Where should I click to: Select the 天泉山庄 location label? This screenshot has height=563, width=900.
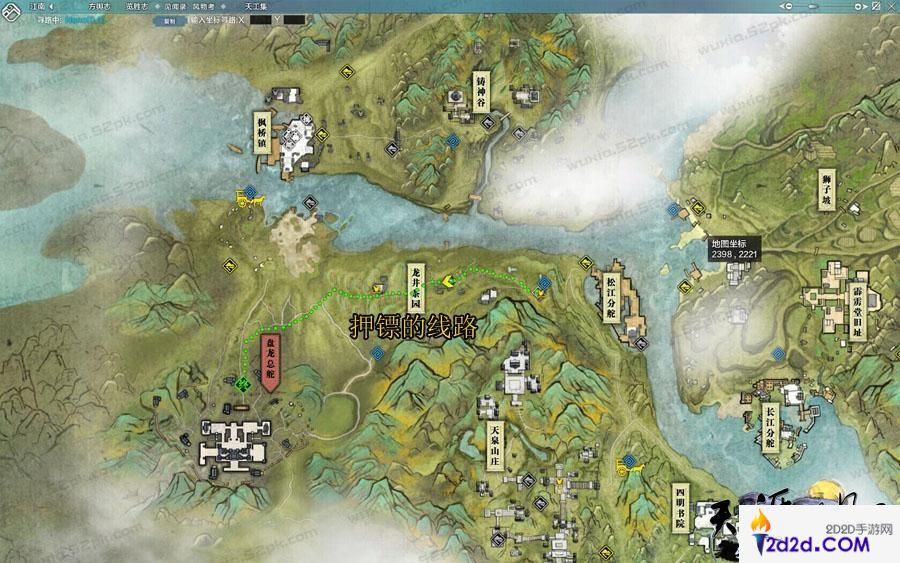pyautogui.click(x=494, y=446)
